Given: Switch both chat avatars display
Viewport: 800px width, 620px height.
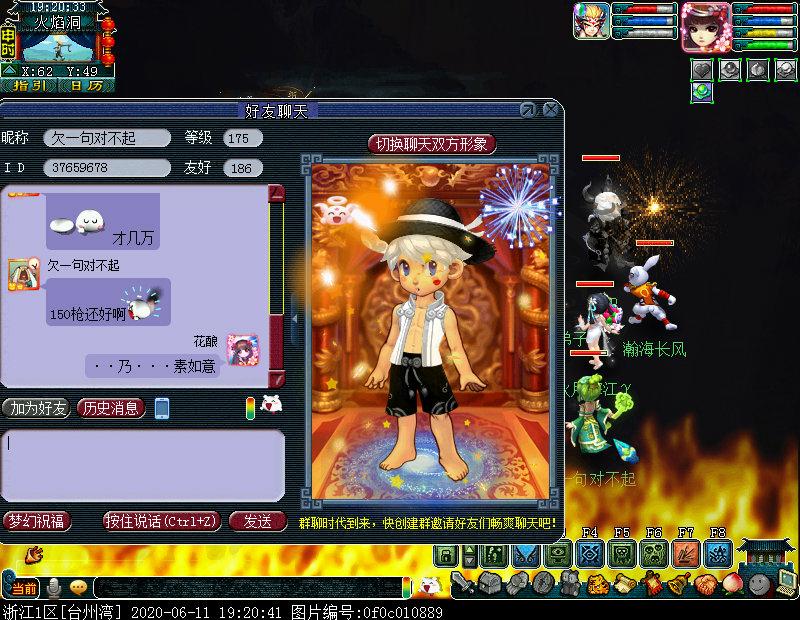Looking at the screenshot, I should [x=432, y=144].
